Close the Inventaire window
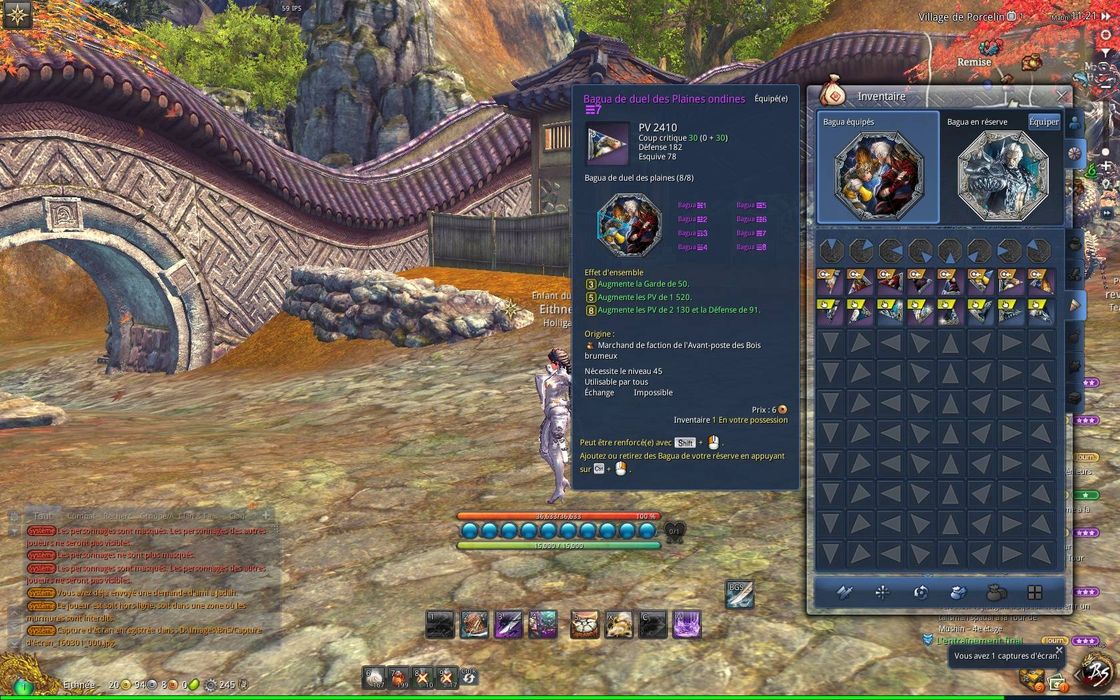Screen dimensions: 1120x700 [x=1061, y=96]
